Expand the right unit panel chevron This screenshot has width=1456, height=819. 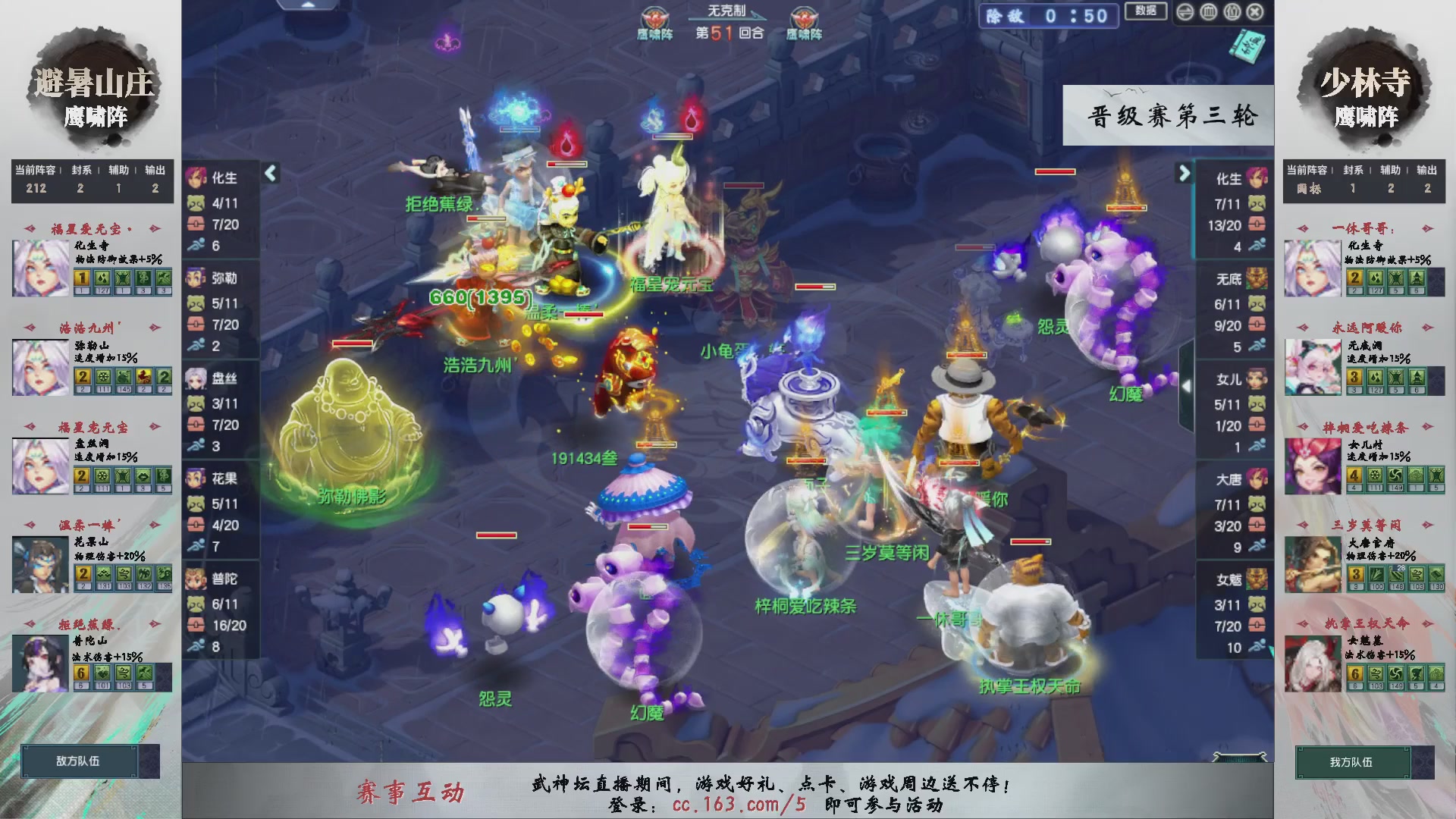(x=1184, y=173)
